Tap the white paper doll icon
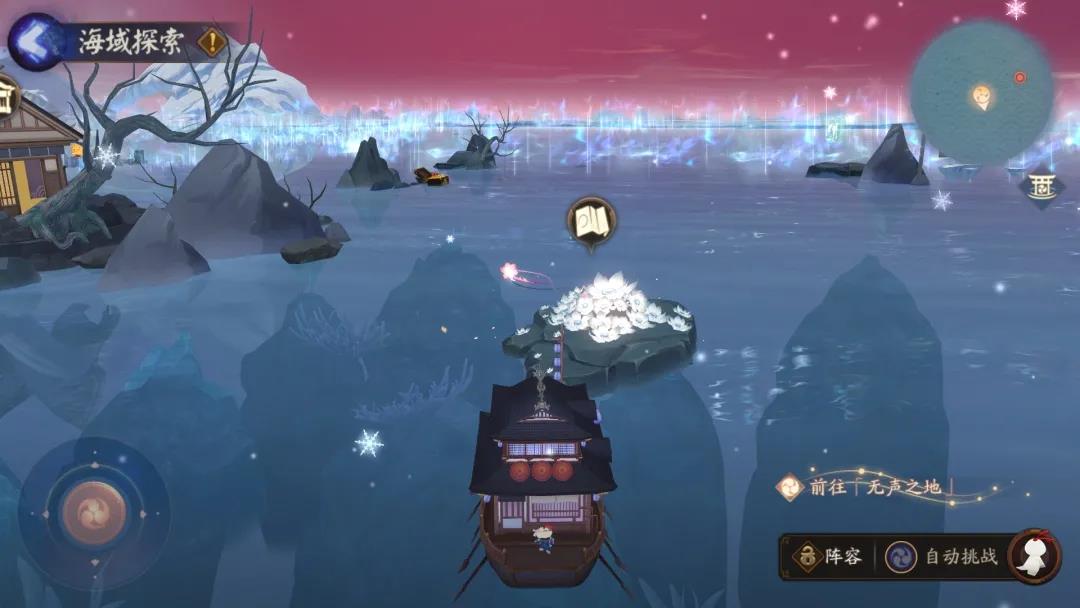 point(1034,556)
